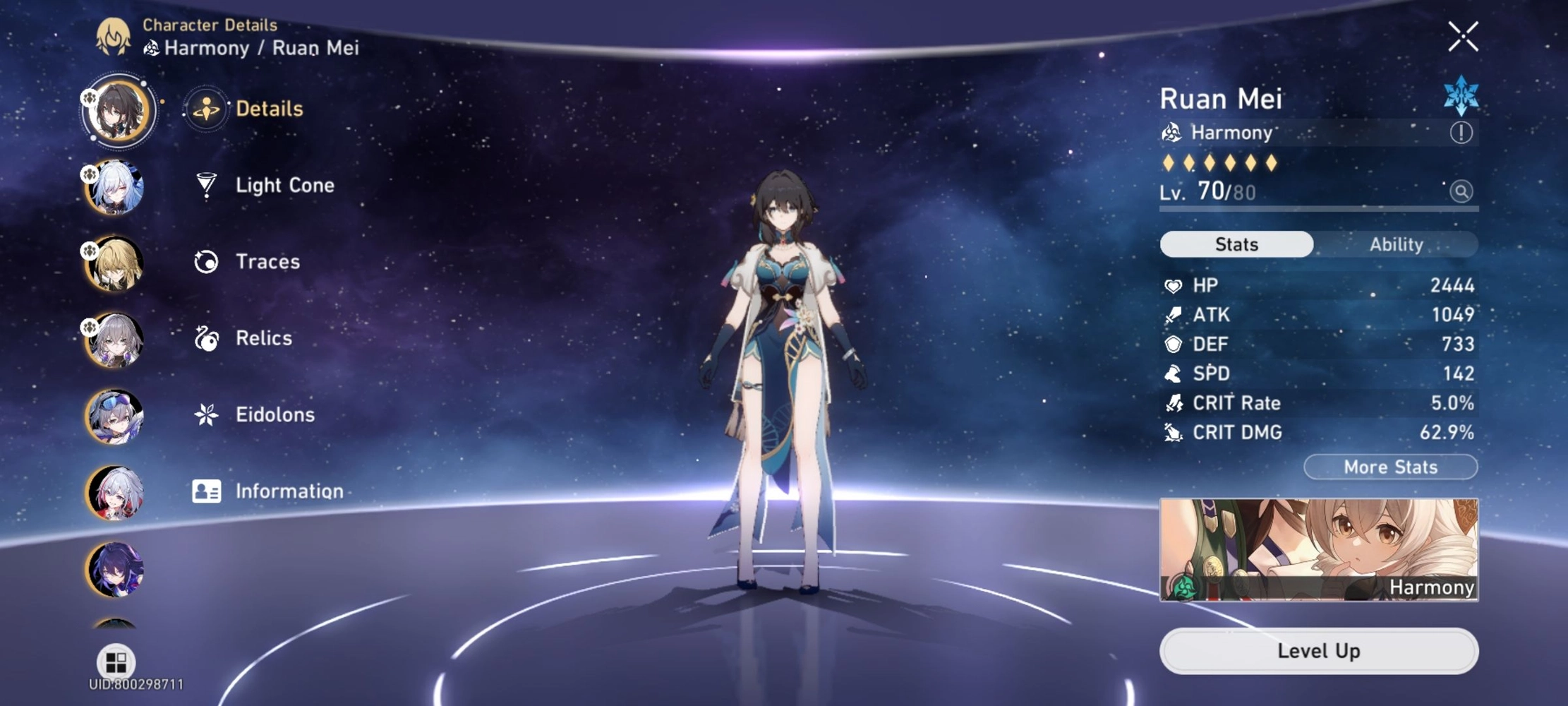The height and width of the screenshot is (706, 1568).
Task: Expand More Stats
Action: point(1389,467)
